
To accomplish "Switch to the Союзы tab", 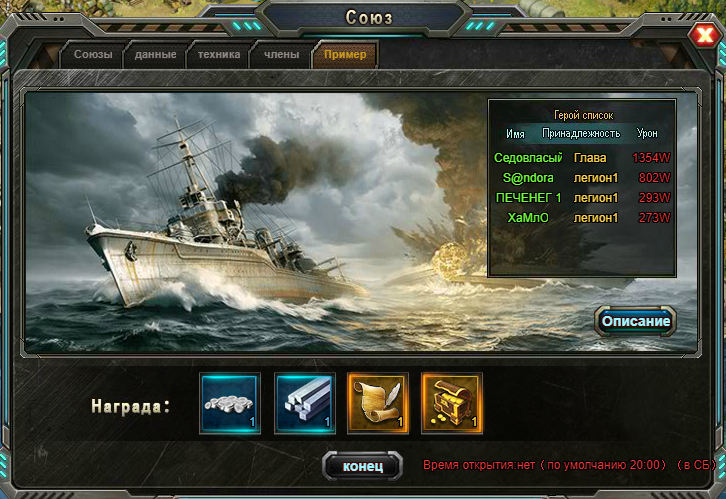I will [93, 55].
